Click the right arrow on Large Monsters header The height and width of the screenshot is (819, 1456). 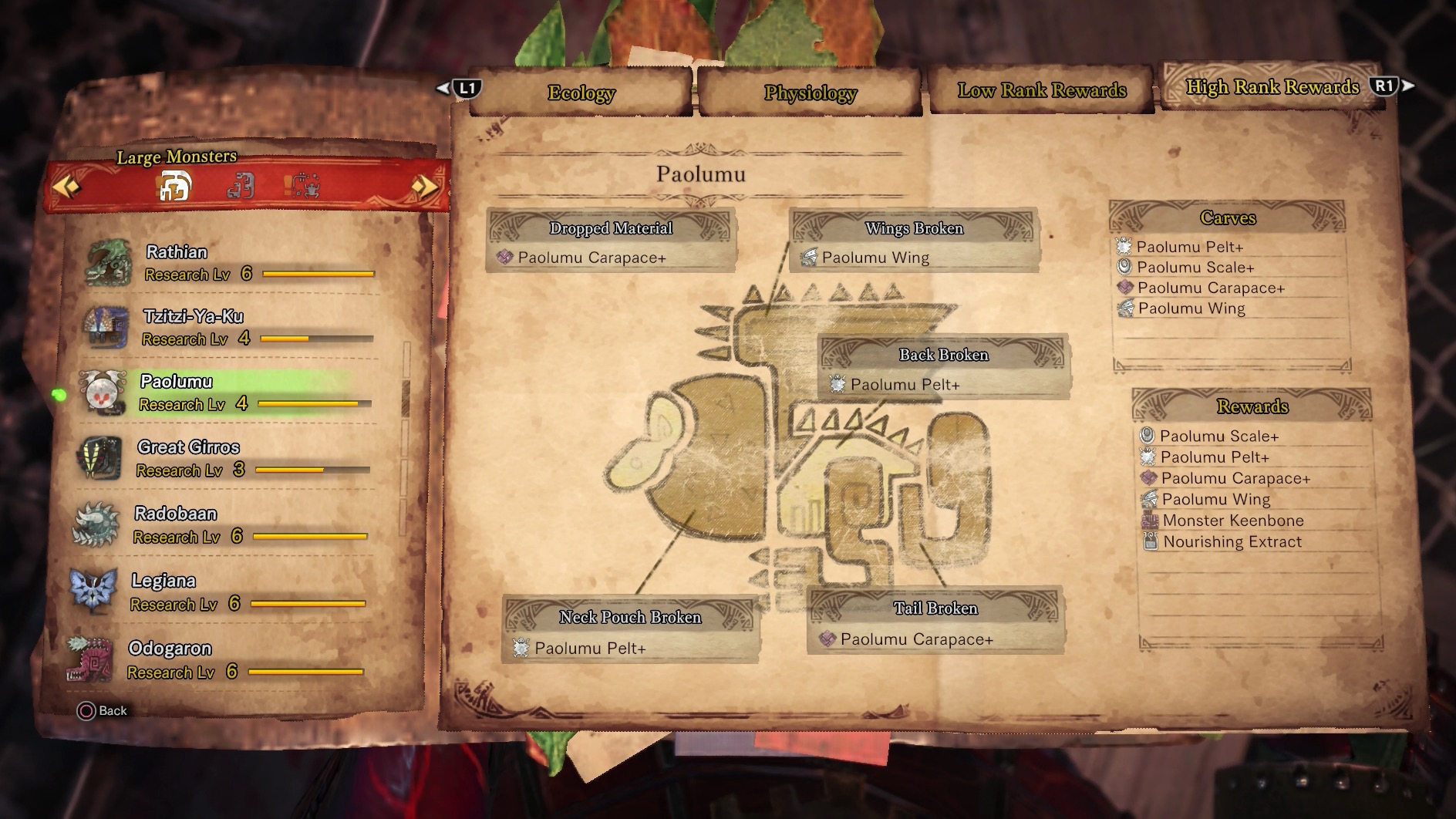pyautogui.click(x=424, y=186)
